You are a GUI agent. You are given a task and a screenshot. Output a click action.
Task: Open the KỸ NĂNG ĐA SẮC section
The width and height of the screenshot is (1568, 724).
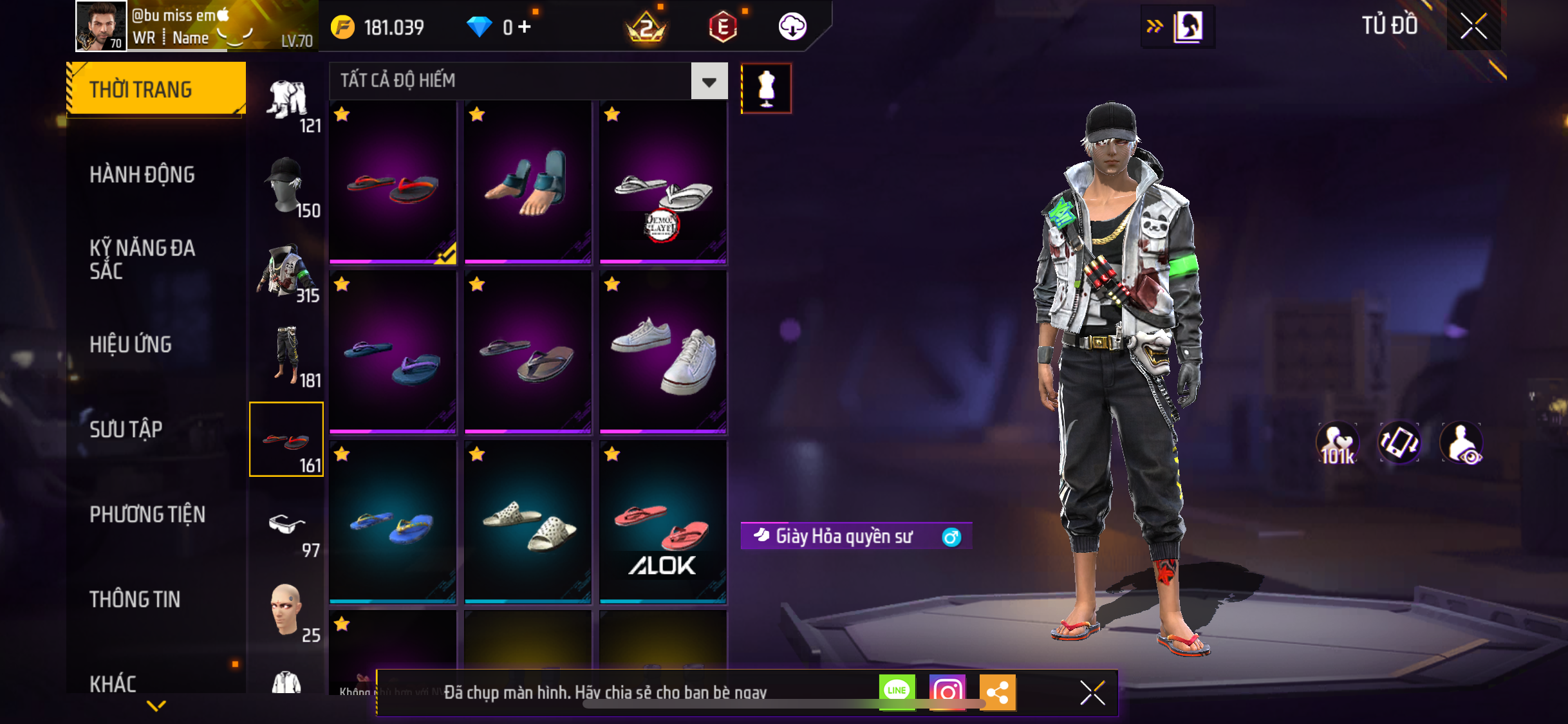(x=142, y=259)
